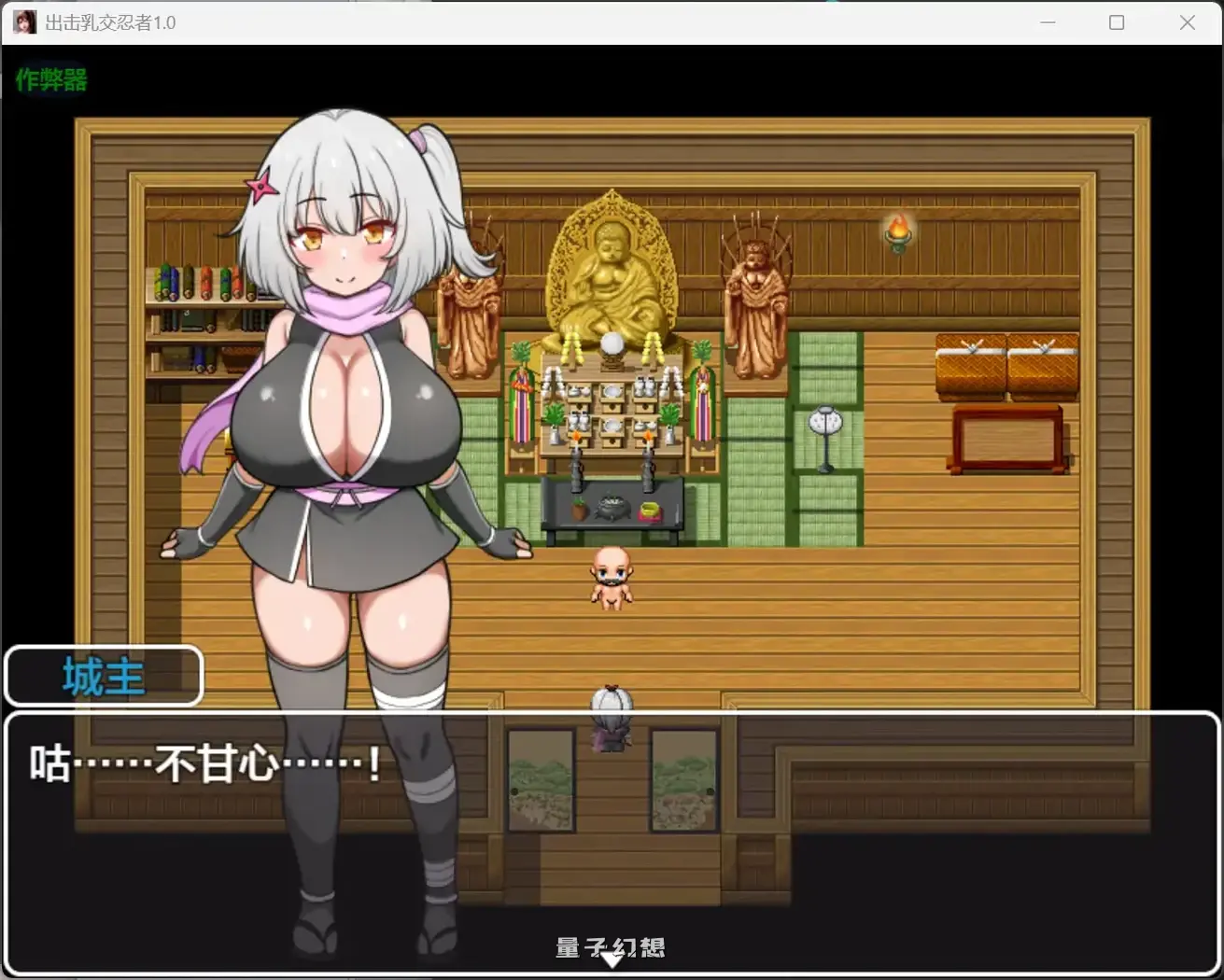Click the 城主 speaker name box
Image resolution: width=1224 pixels, height=980 pixels.
click(x=103, y=675)
